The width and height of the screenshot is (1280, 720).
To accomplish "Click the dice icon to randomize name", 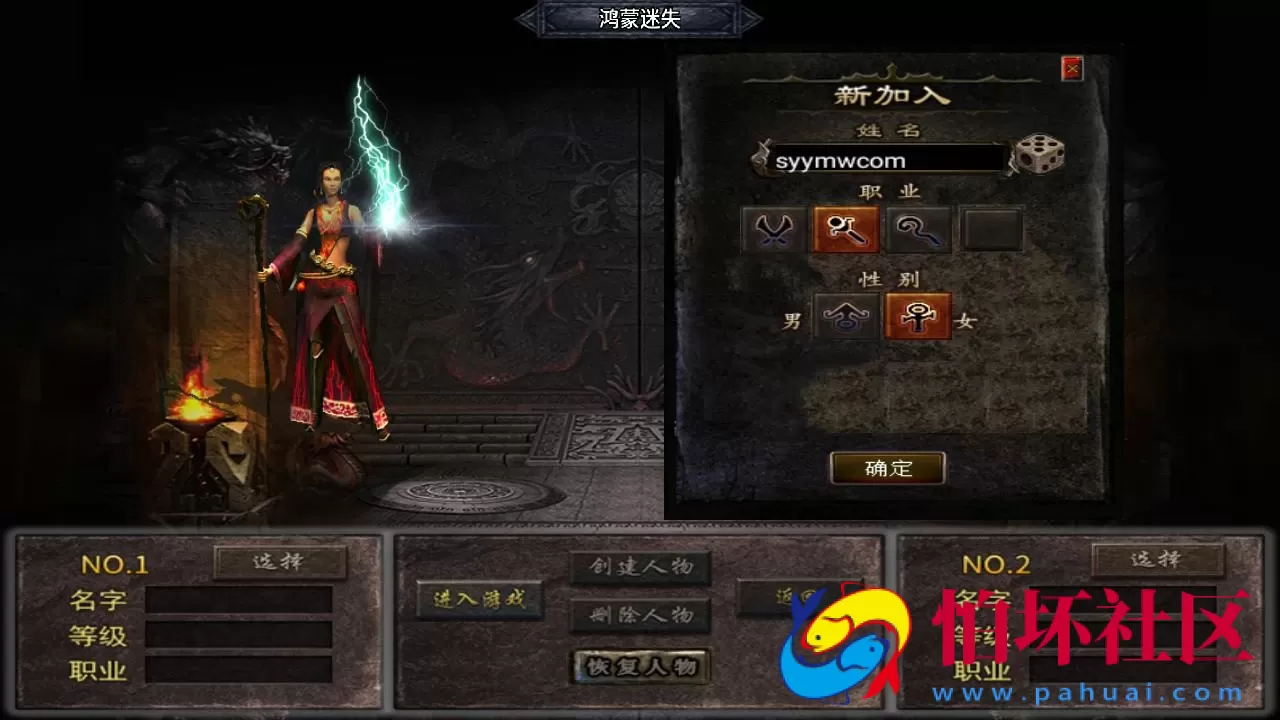I will click(1040, 155).
